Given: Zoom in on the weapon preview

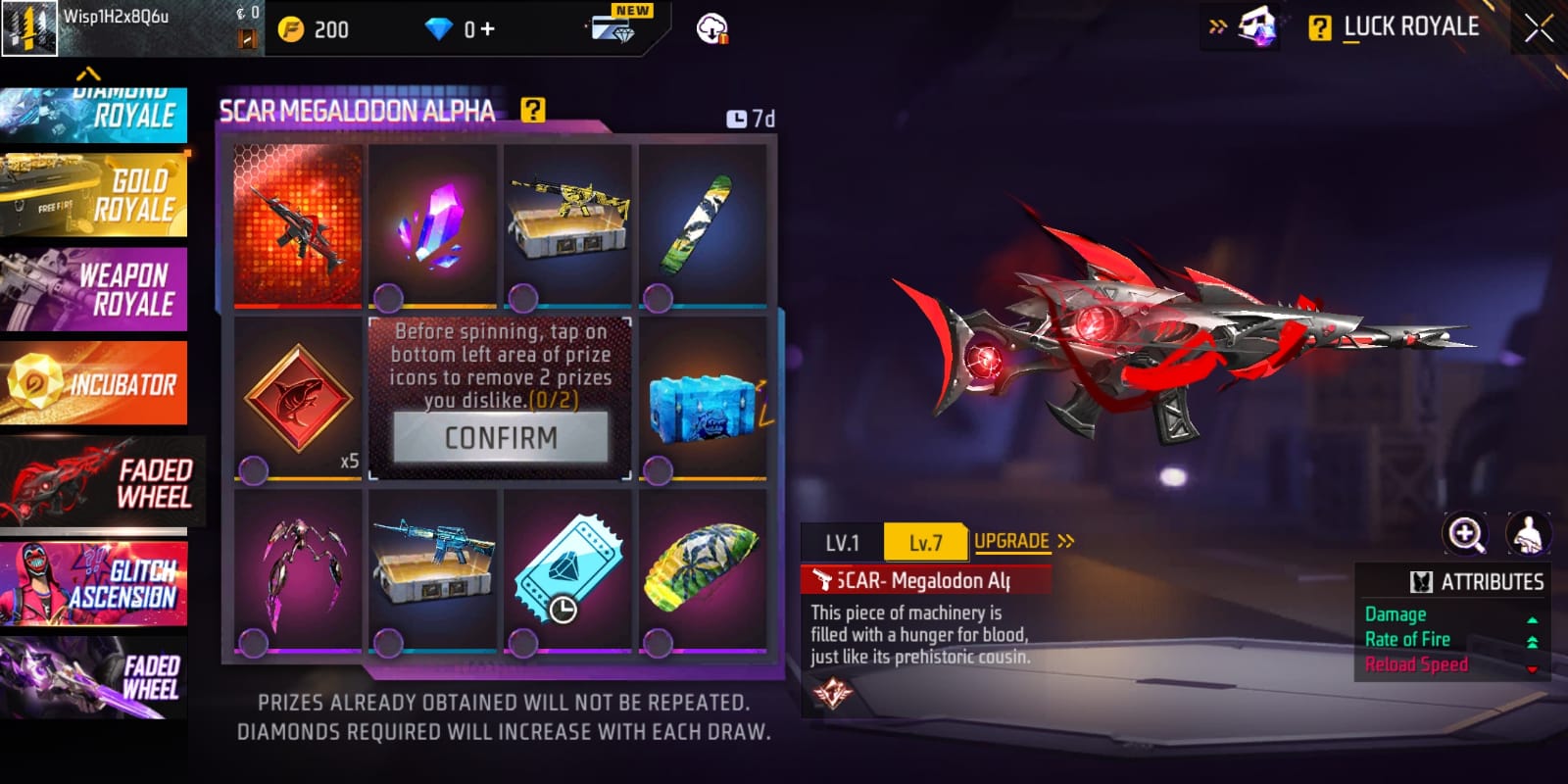Looking at the screenshot, I should 1465,534.
